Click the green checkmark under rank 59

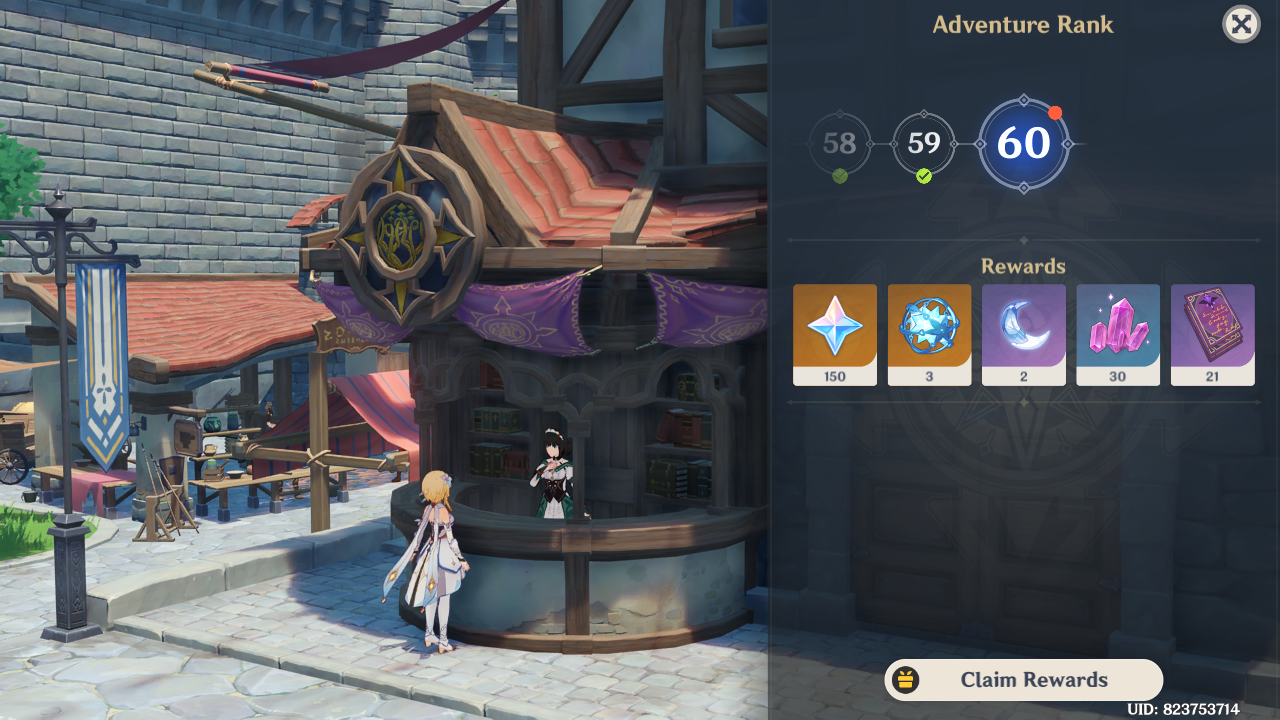point(924,176)
